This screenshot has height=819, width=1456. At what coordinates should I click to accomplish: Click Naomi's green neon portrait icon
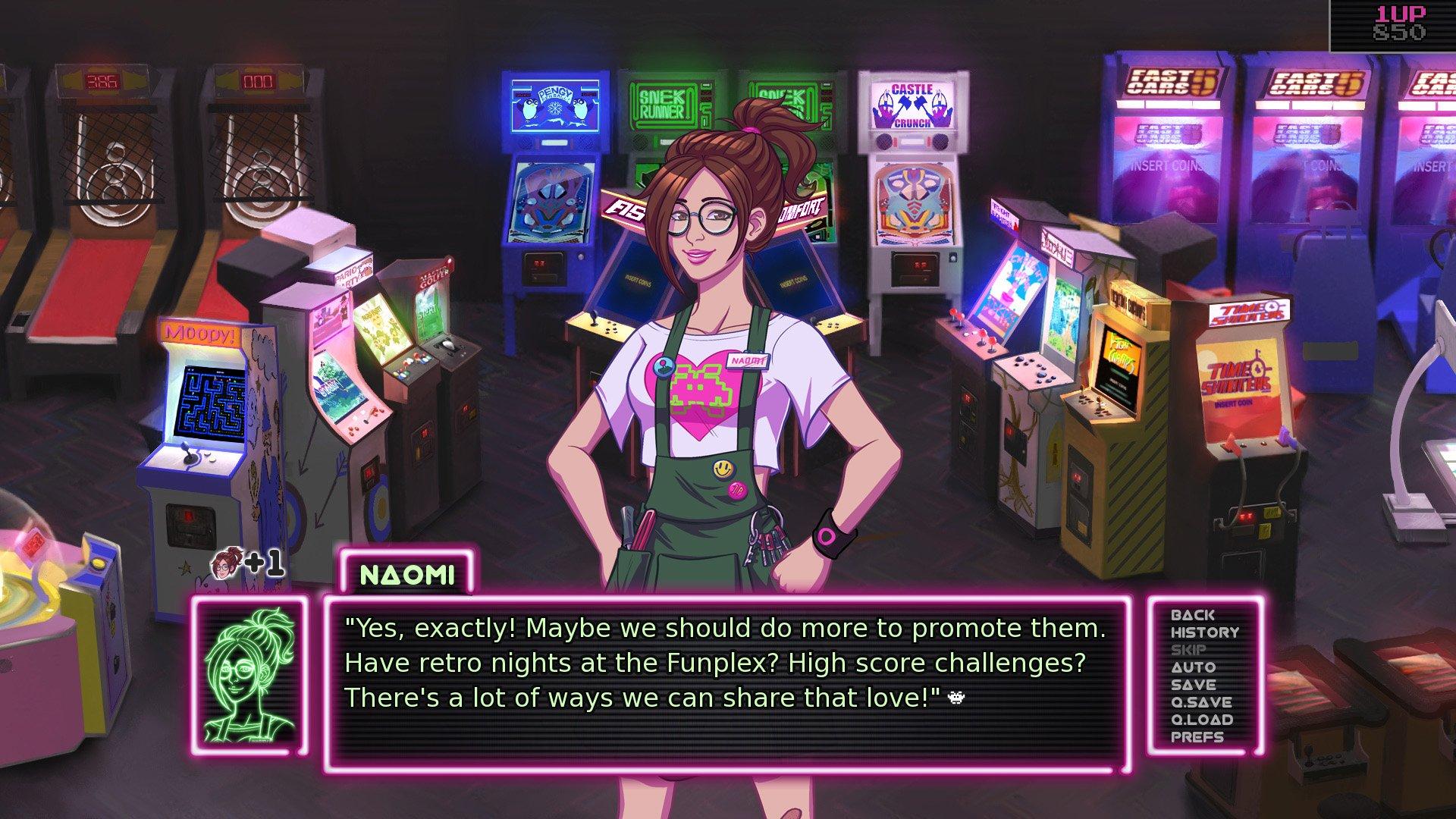pyautogui.click(x=250, y=675)
